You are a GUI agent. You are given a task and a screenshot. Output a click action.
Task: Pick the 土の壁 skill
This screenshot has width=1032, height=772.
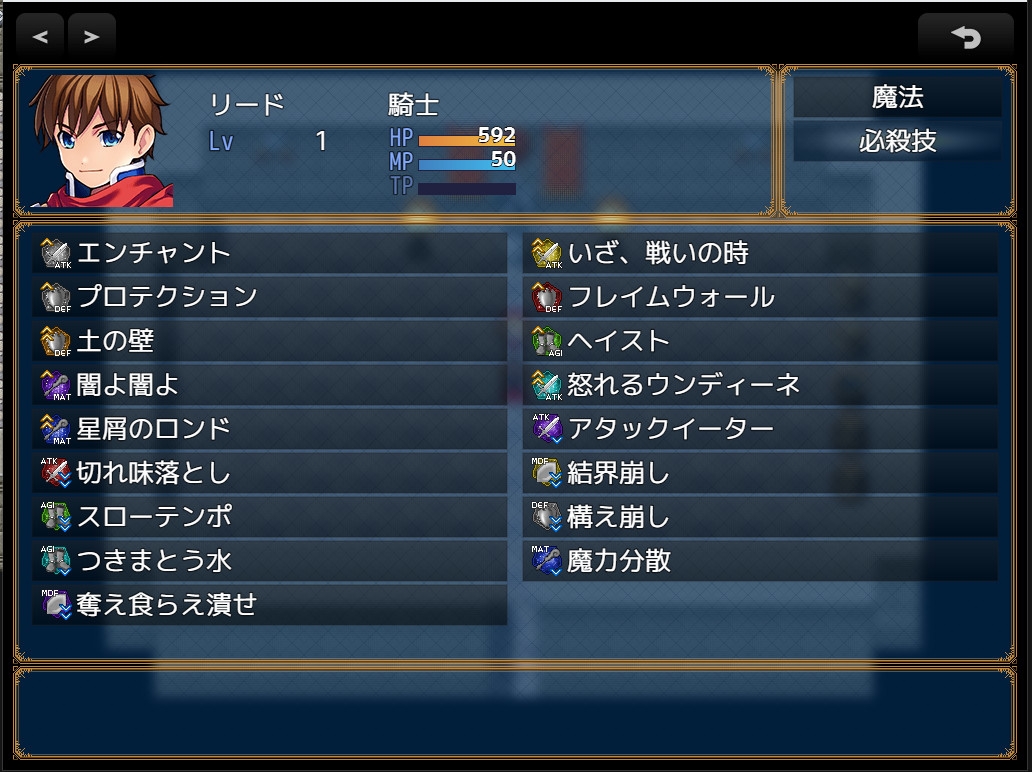270,341
